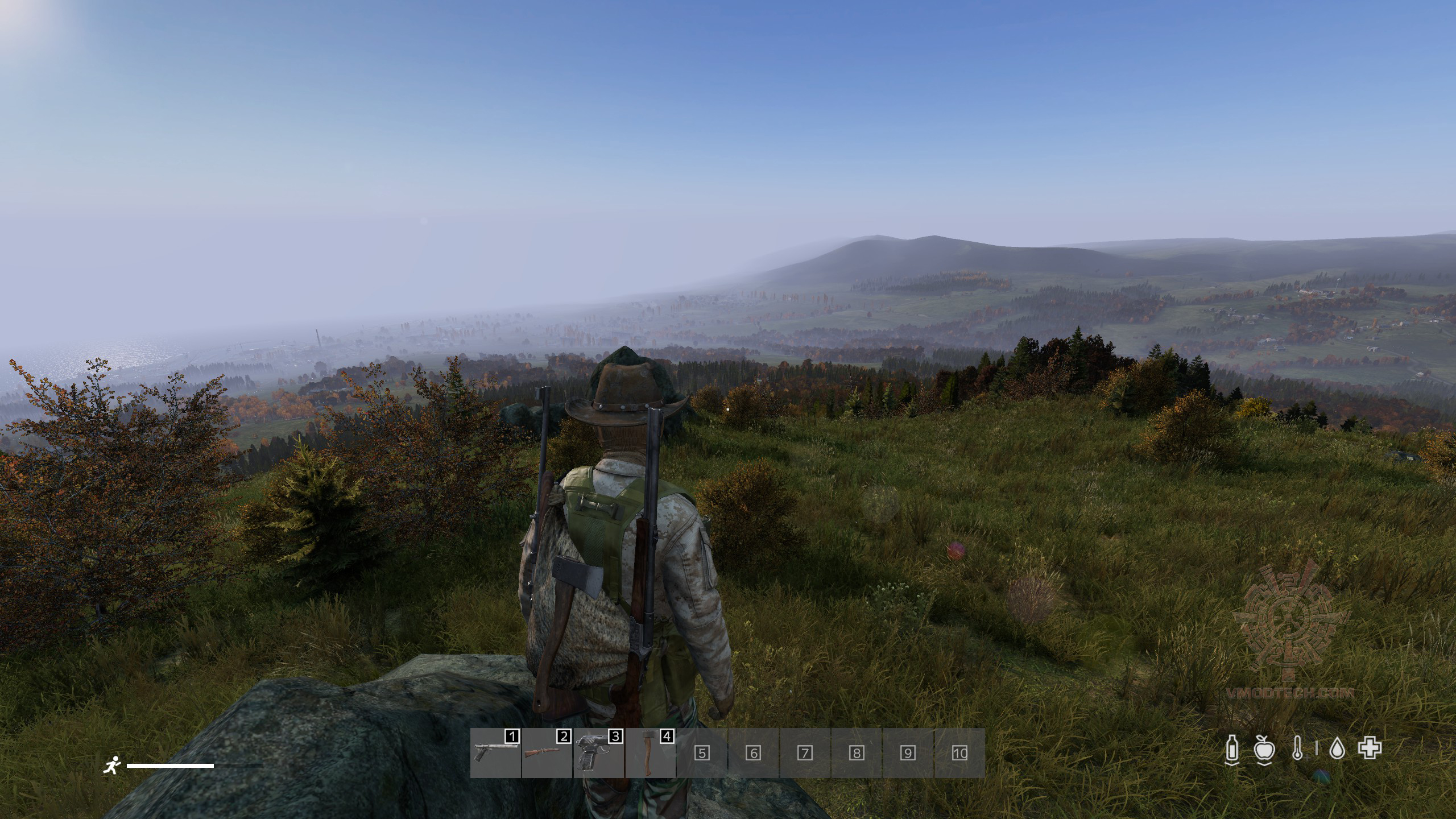Image resolution: width=1456 pixels, height=819 pixels.
Task: Equip the wooden rifle in slot 2
Action: click(547, 753)
